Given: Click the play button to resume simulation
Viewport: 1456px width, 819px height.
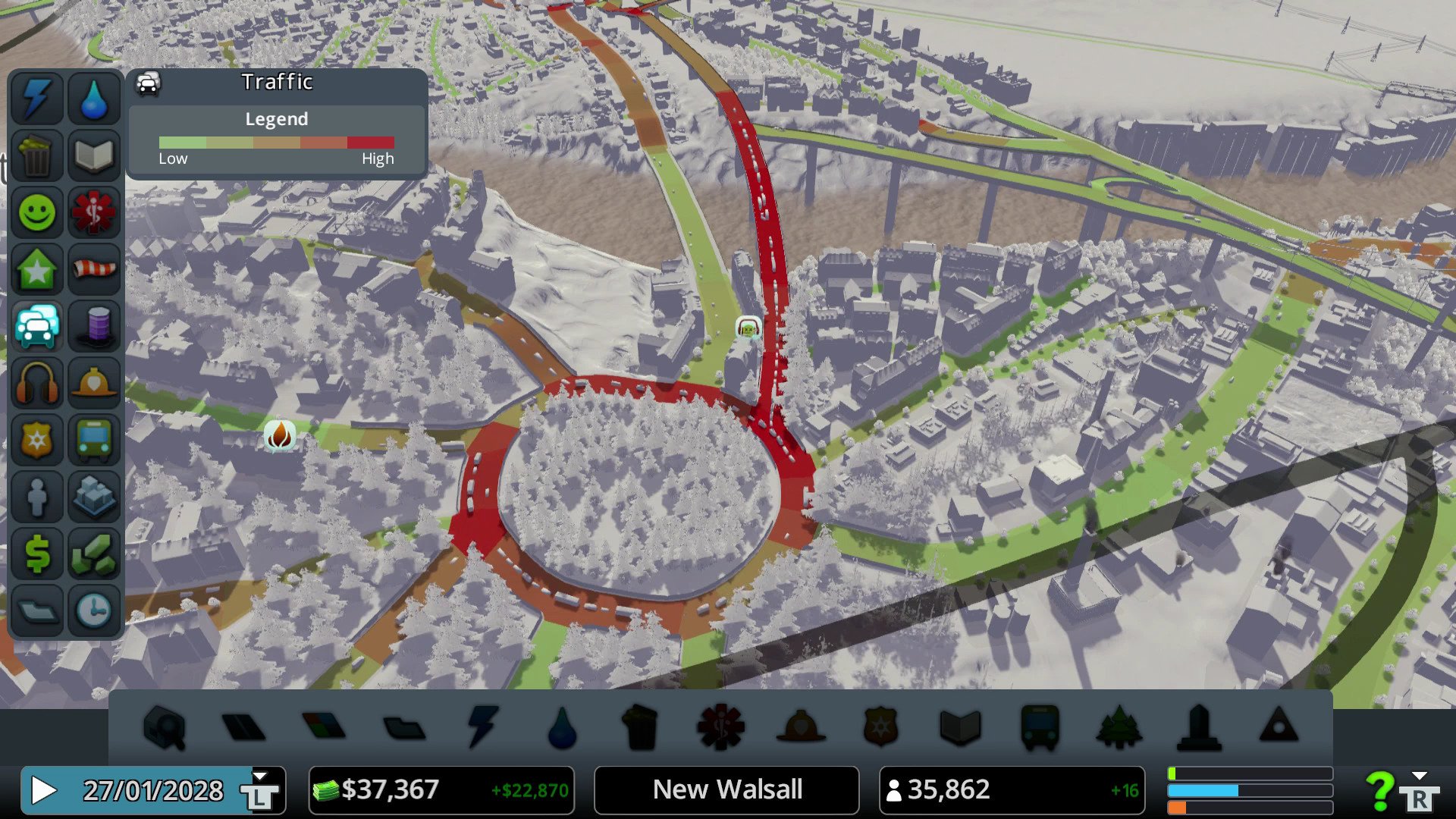Looking at the screenshot, I should [44, 791].
